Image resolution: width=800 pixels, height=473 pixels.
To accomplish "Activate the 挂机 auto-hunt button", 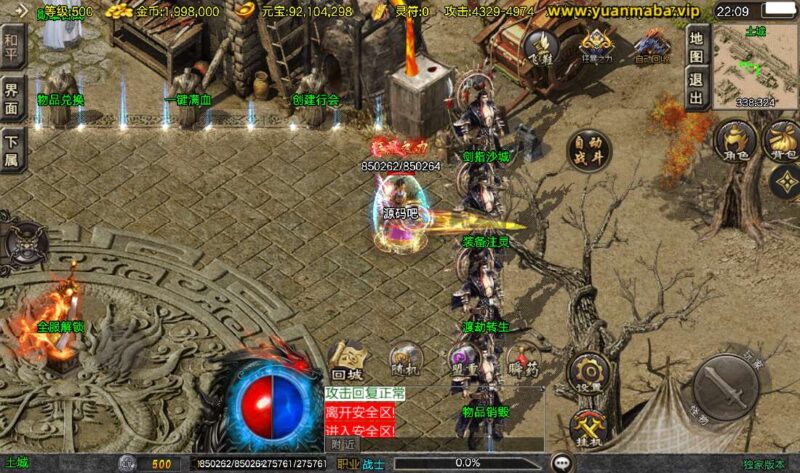I will coord(587,425).
